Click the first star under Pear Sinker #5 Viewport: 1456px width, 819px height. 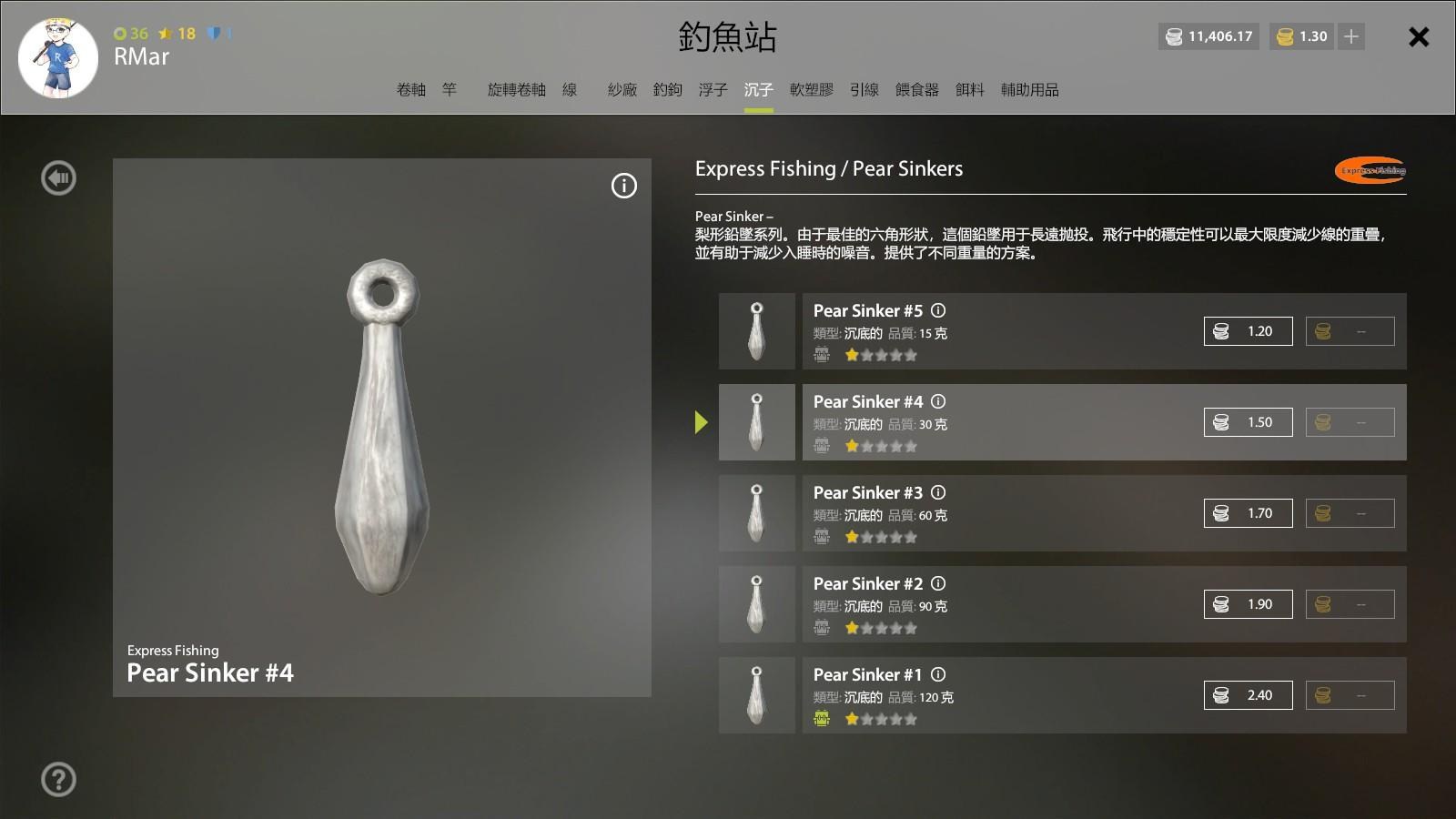pos(853,355)
